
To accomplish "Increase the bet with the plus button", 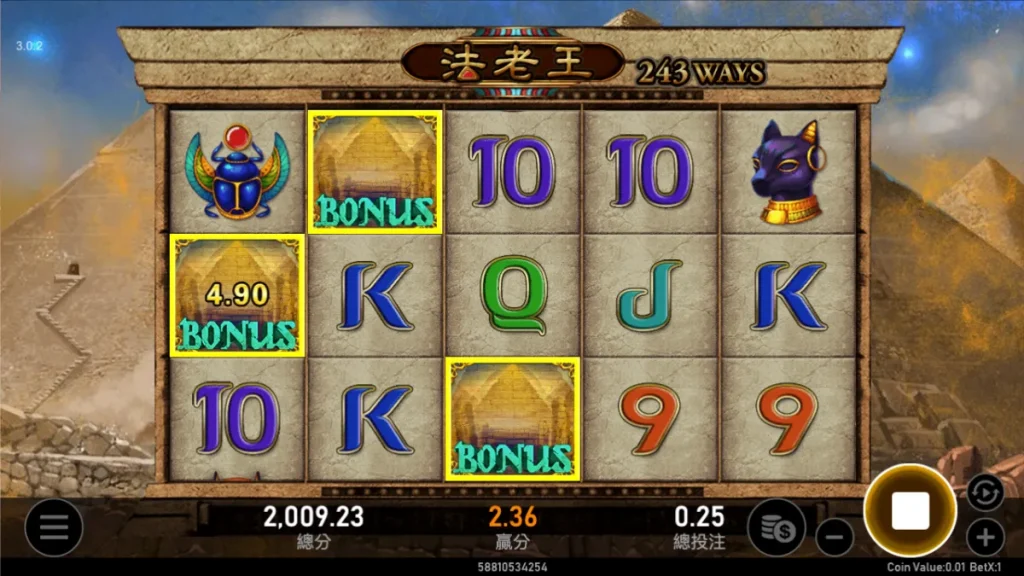I will click(x=985, y=537).
